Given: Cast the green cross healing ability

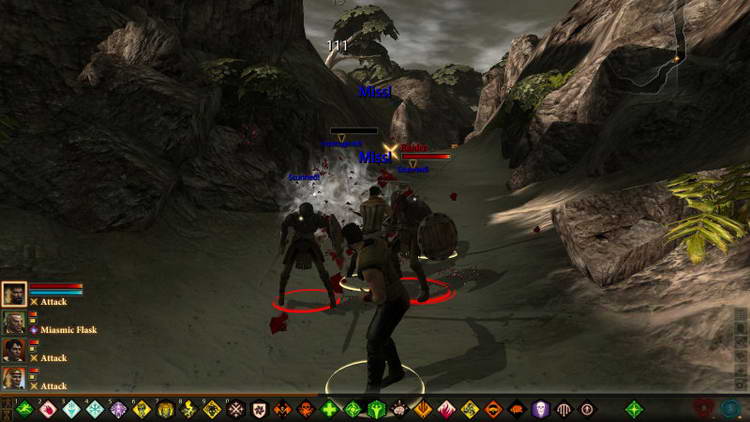Looking at the screenshot, I should (x=330, y=409).
